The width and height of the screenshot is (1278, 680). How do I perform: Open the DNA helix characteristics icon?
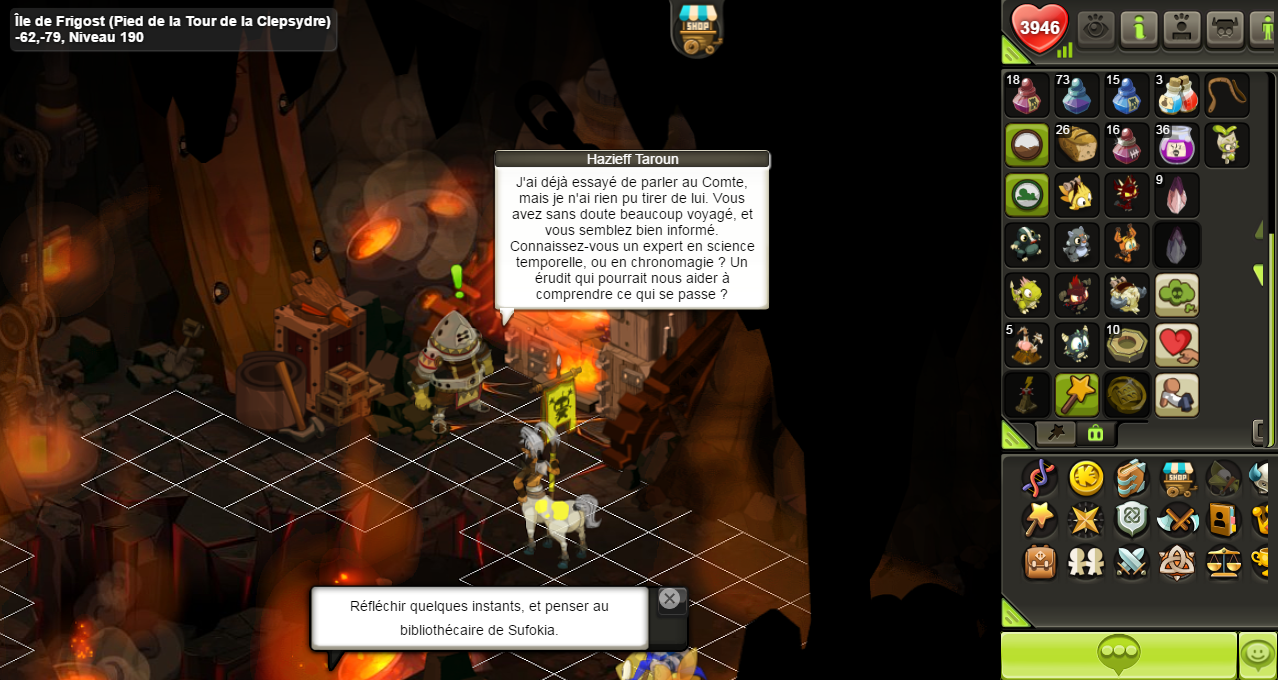pos(1040,478)
